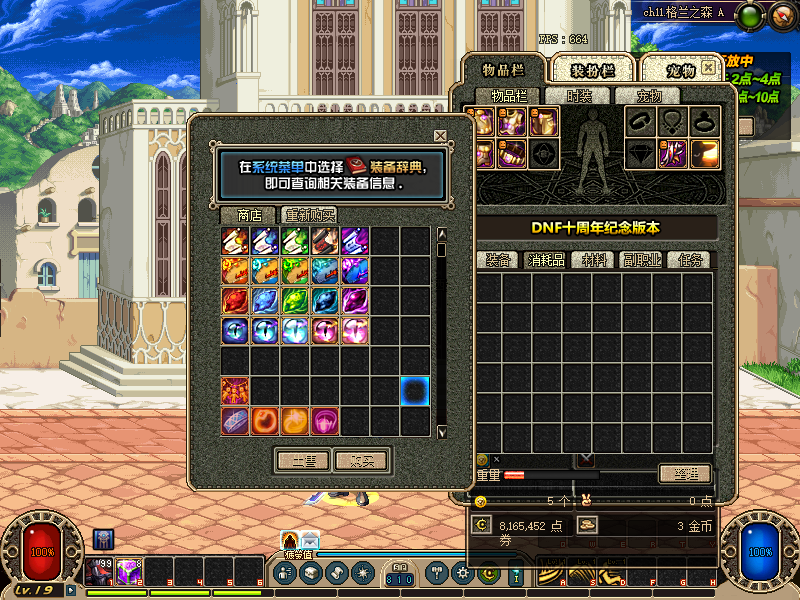Select the 副职业 (sub-profession) category
The image size is (800, 600).
click(643, 260)
